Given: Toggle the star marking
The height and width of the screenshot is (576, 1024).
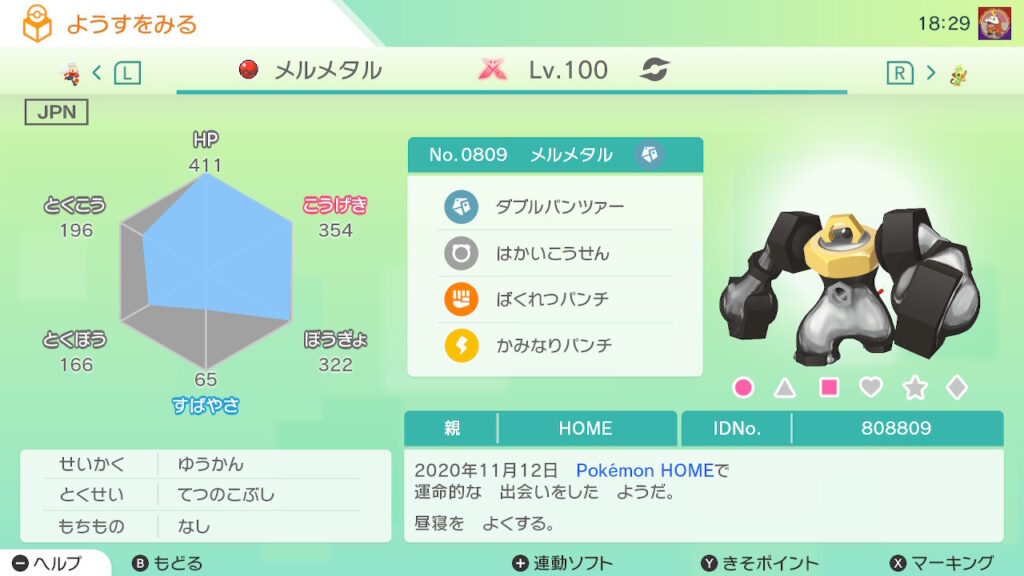Looking at the screenshot, I should [915, 387].
